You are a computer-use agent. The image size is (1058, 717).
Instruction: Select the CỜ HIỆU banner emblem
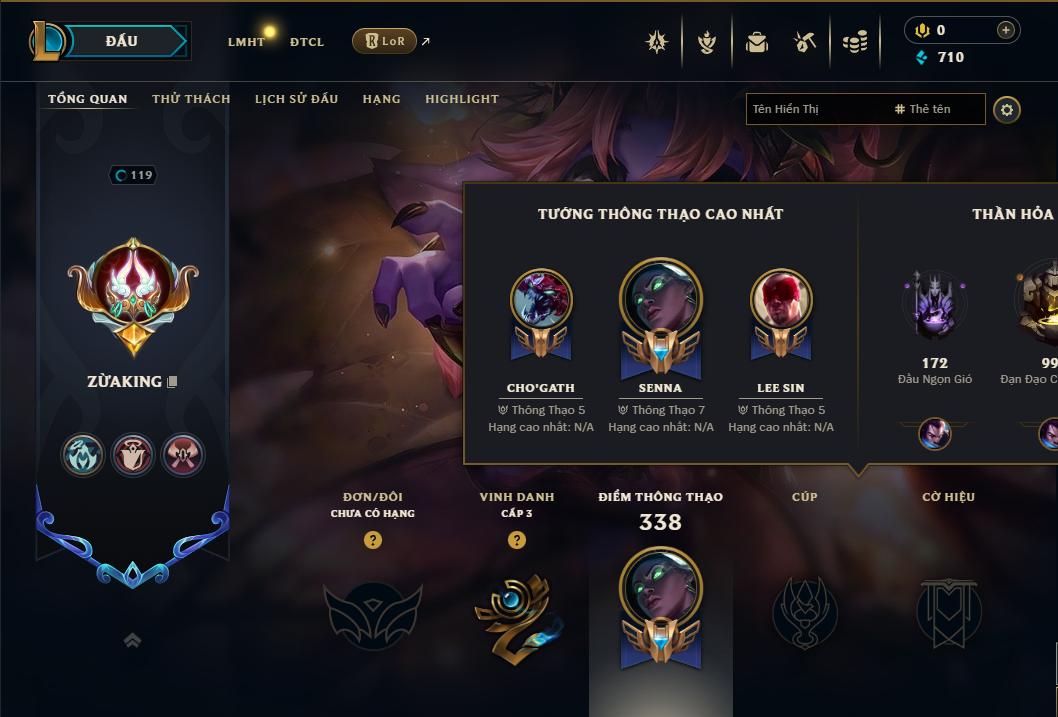948,610
